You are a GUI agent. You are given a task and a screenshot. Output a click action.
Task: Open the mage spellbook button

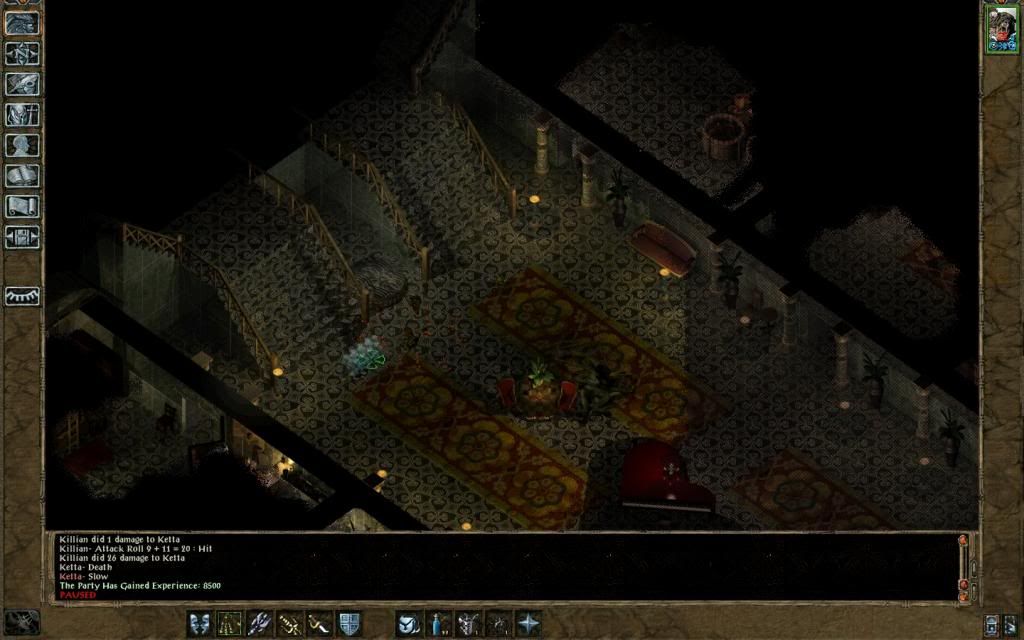(x=22, y=177)
